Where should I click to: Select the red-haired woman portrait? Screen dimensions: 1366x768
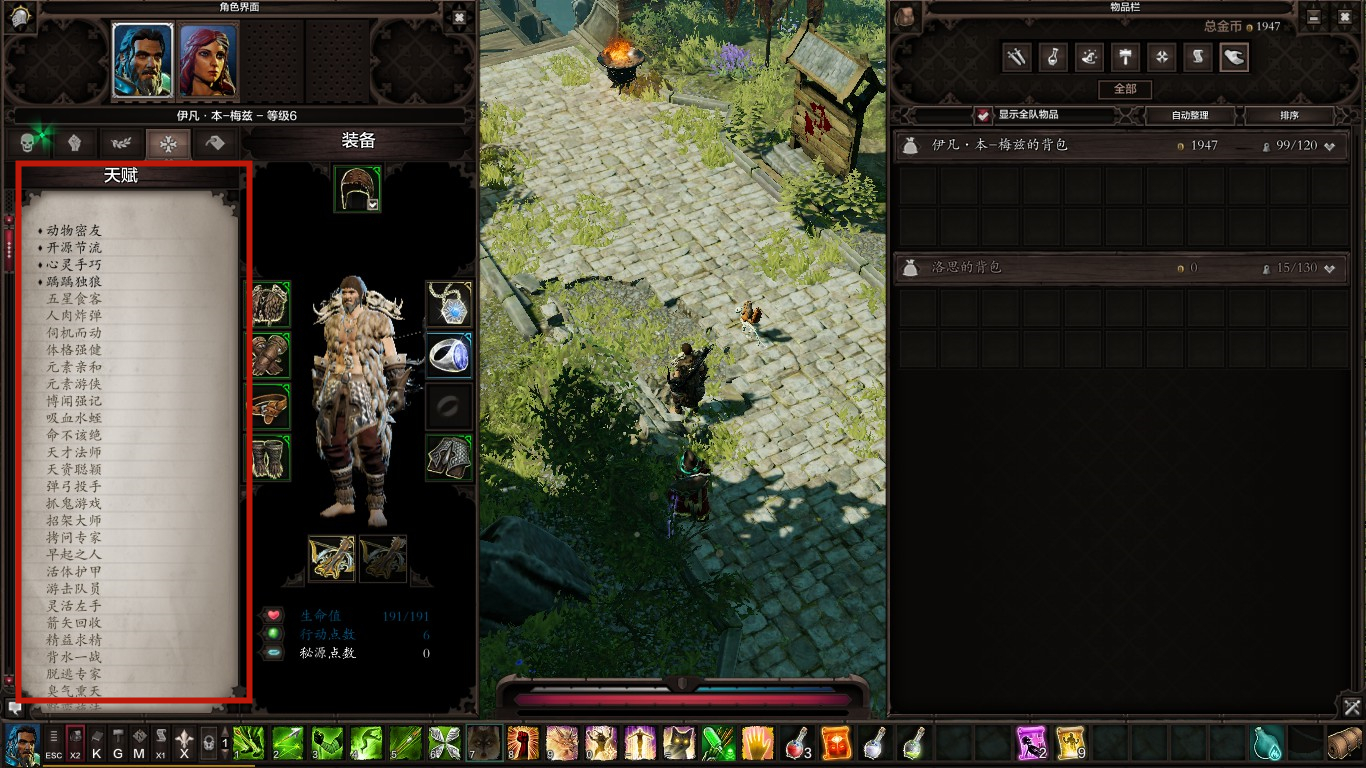[208, 60]
